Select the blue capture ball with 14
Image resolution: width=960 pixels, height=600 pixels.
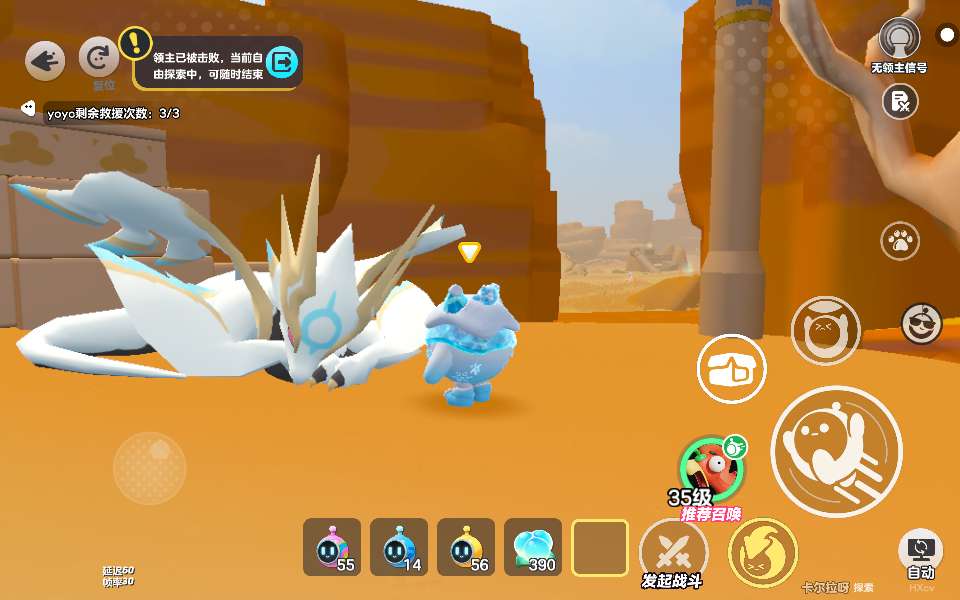click(399, 548)
